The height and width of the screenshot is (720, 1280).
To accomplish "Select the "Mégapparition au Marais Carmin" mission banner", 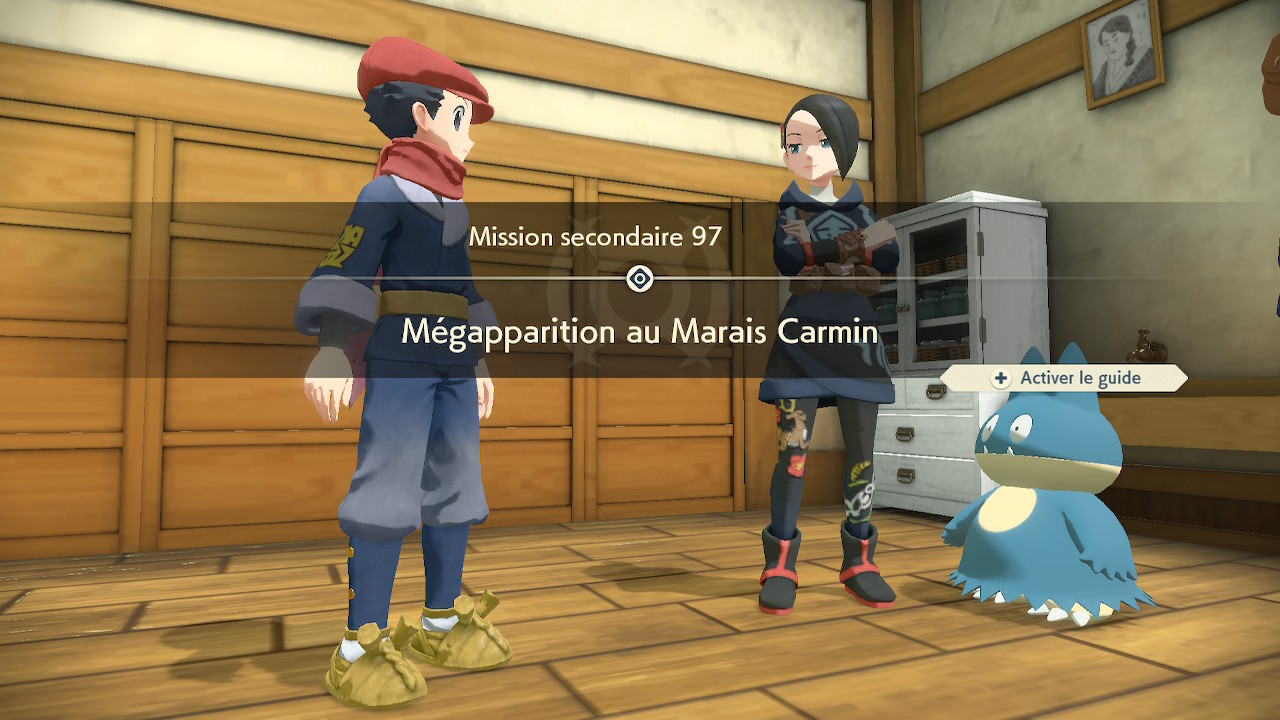I will [x=639, y=331].
